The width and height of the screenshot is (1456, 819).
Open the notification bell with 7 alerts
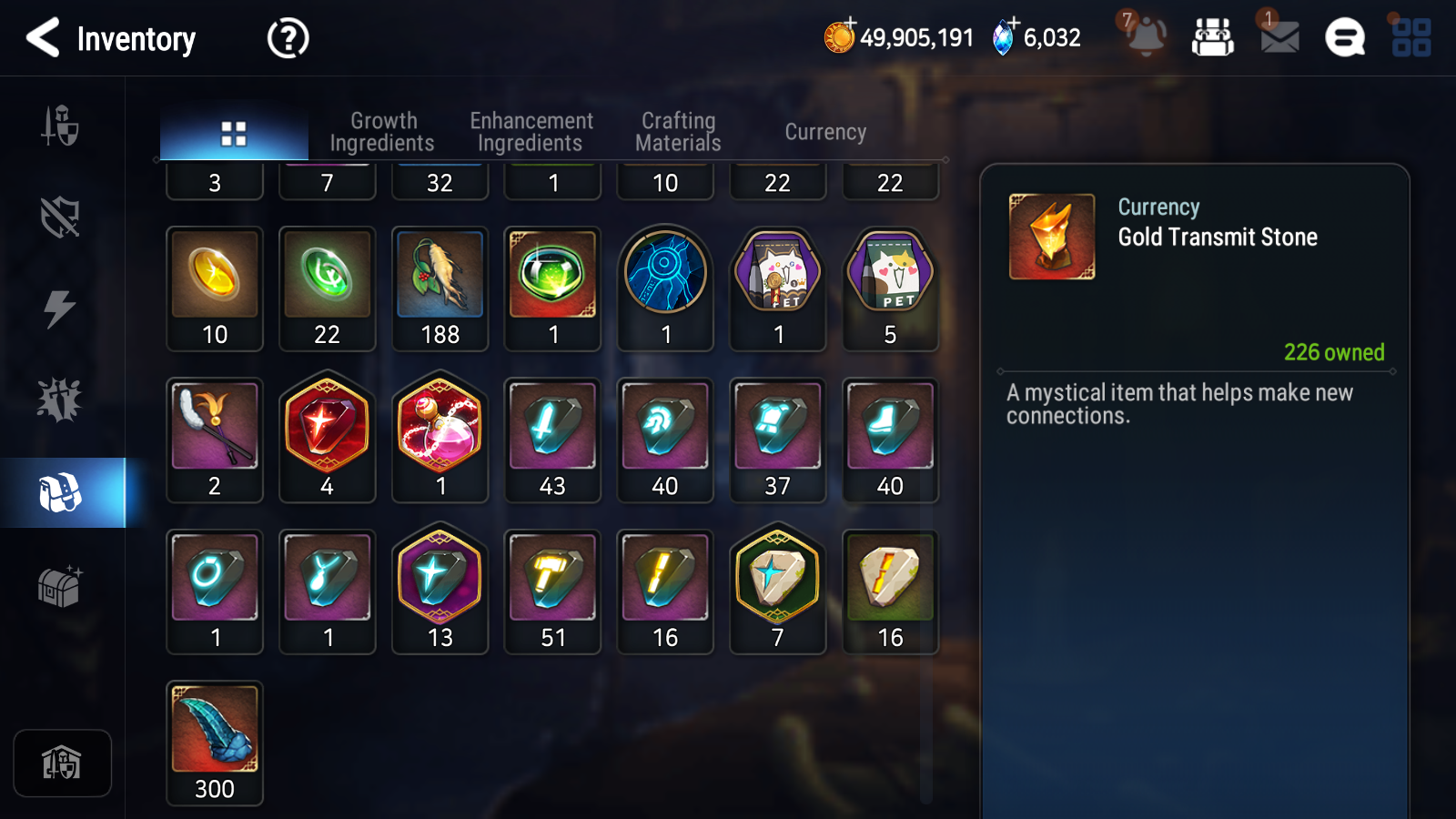1145,37
